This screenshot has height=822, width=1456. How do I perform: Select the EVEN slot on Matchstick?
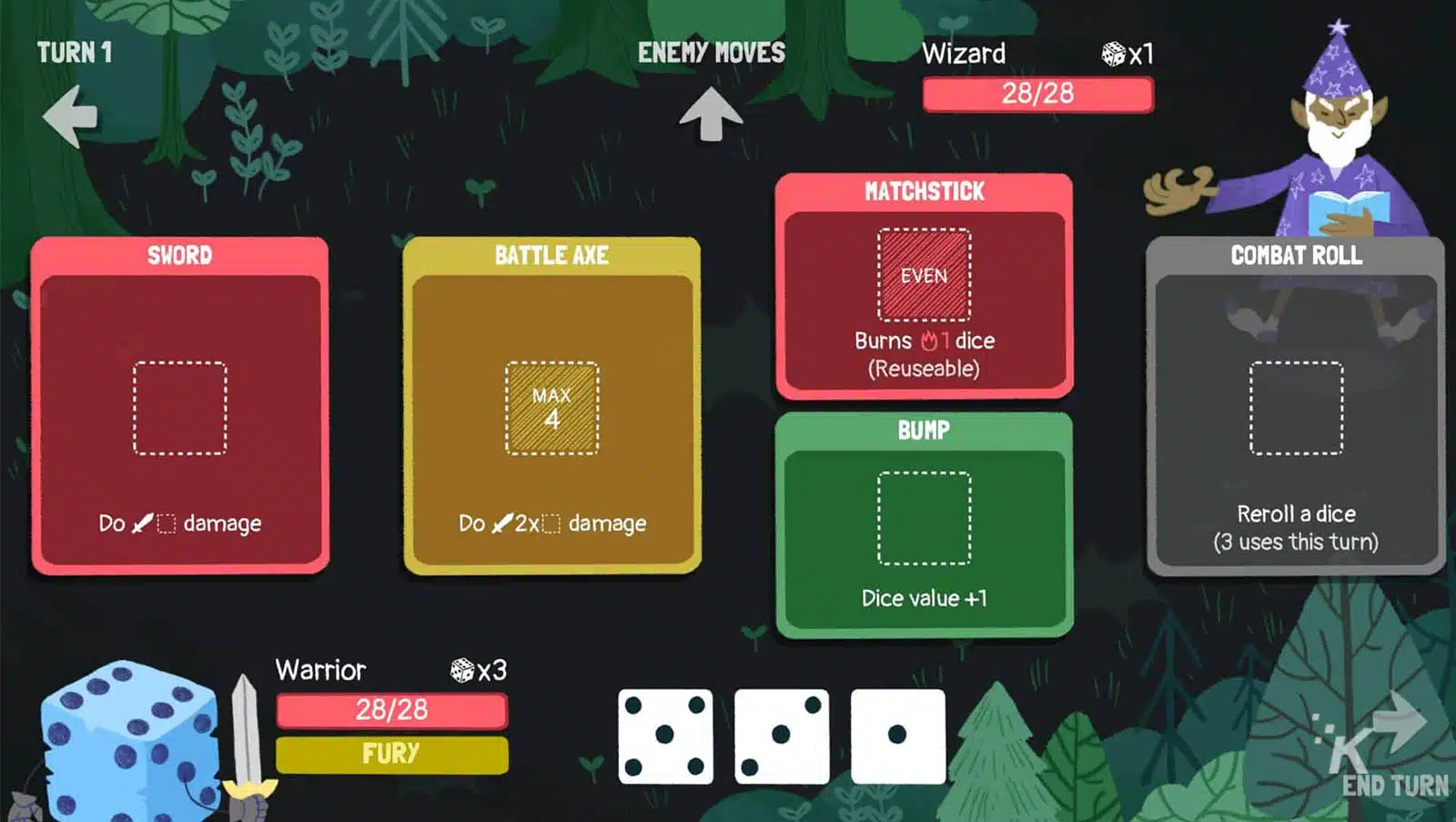923,275
